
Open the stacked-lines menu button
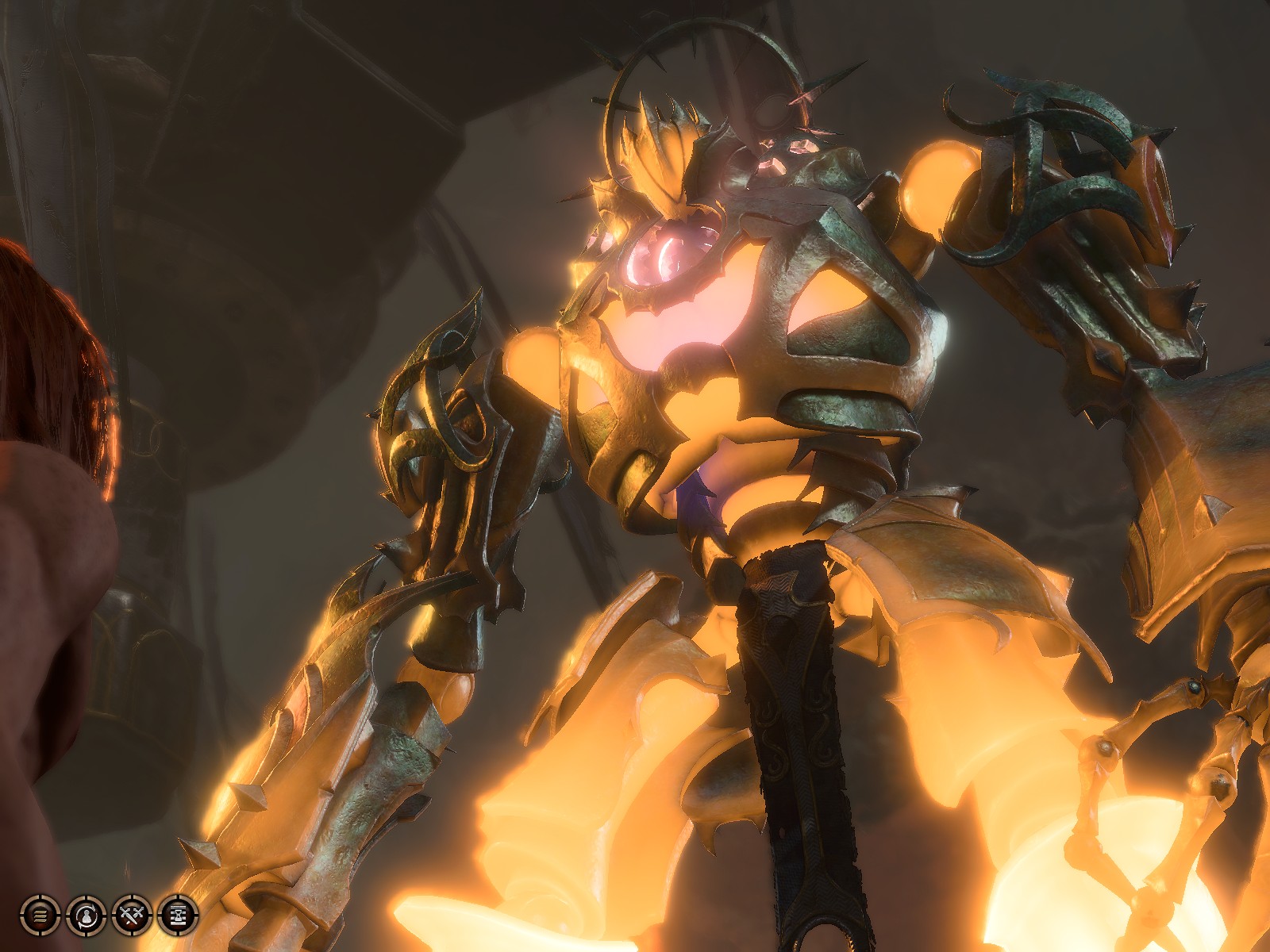[39, 916]
